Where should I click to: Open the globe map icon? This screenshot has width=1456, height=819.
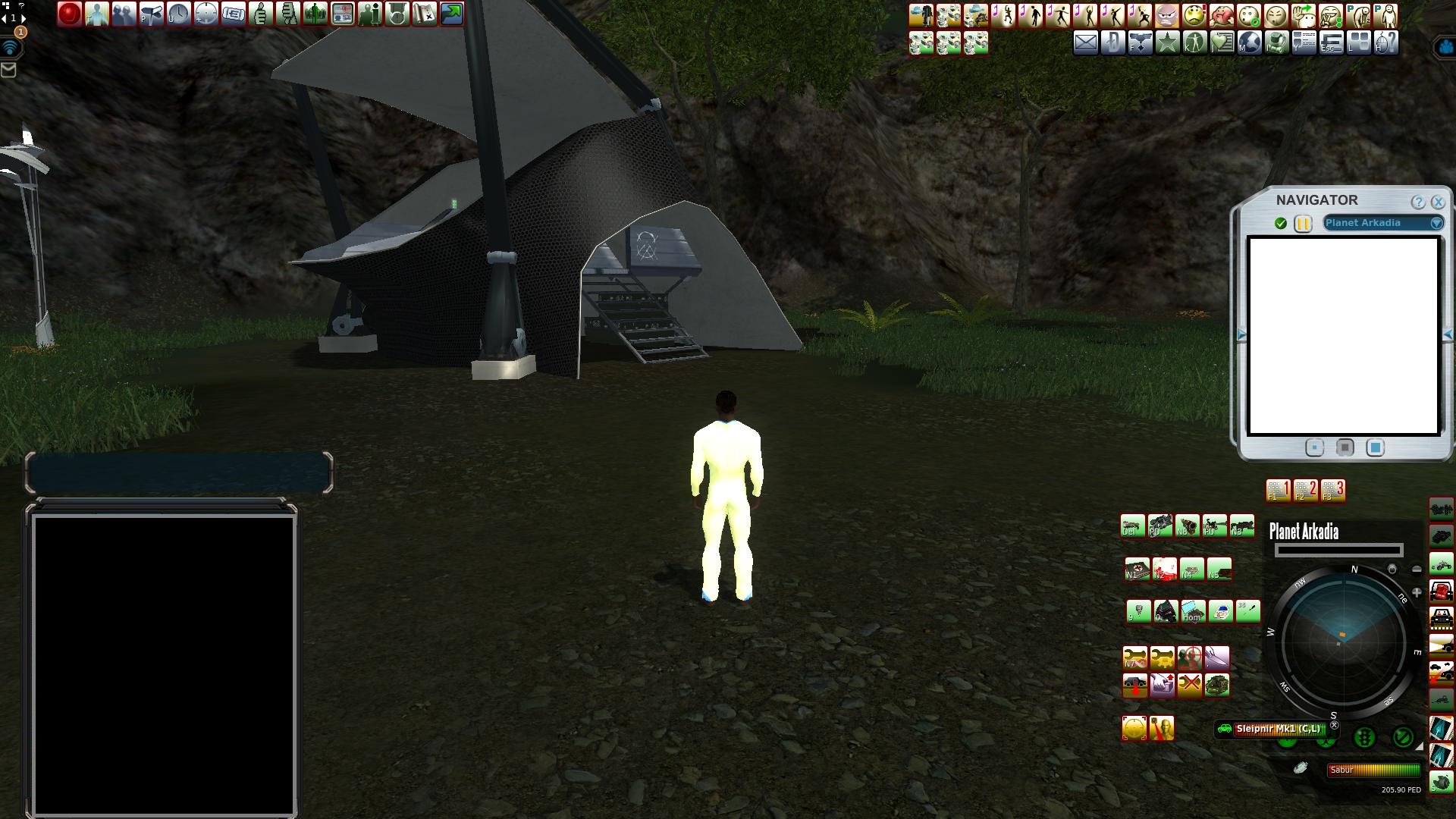tap(1249, 43)
